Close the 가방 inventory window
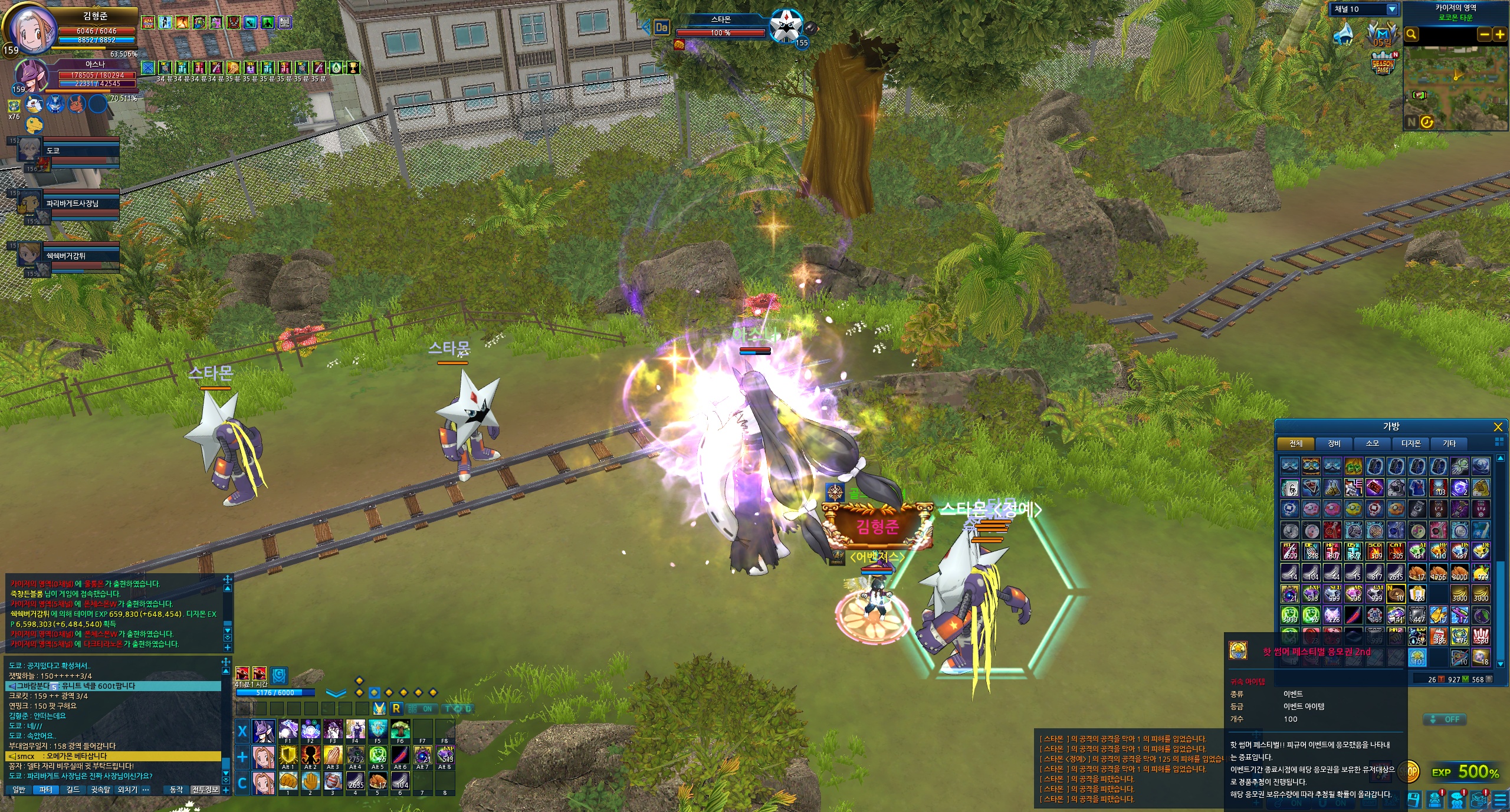Screen dimensions: 1510x812 [1498, 427]
